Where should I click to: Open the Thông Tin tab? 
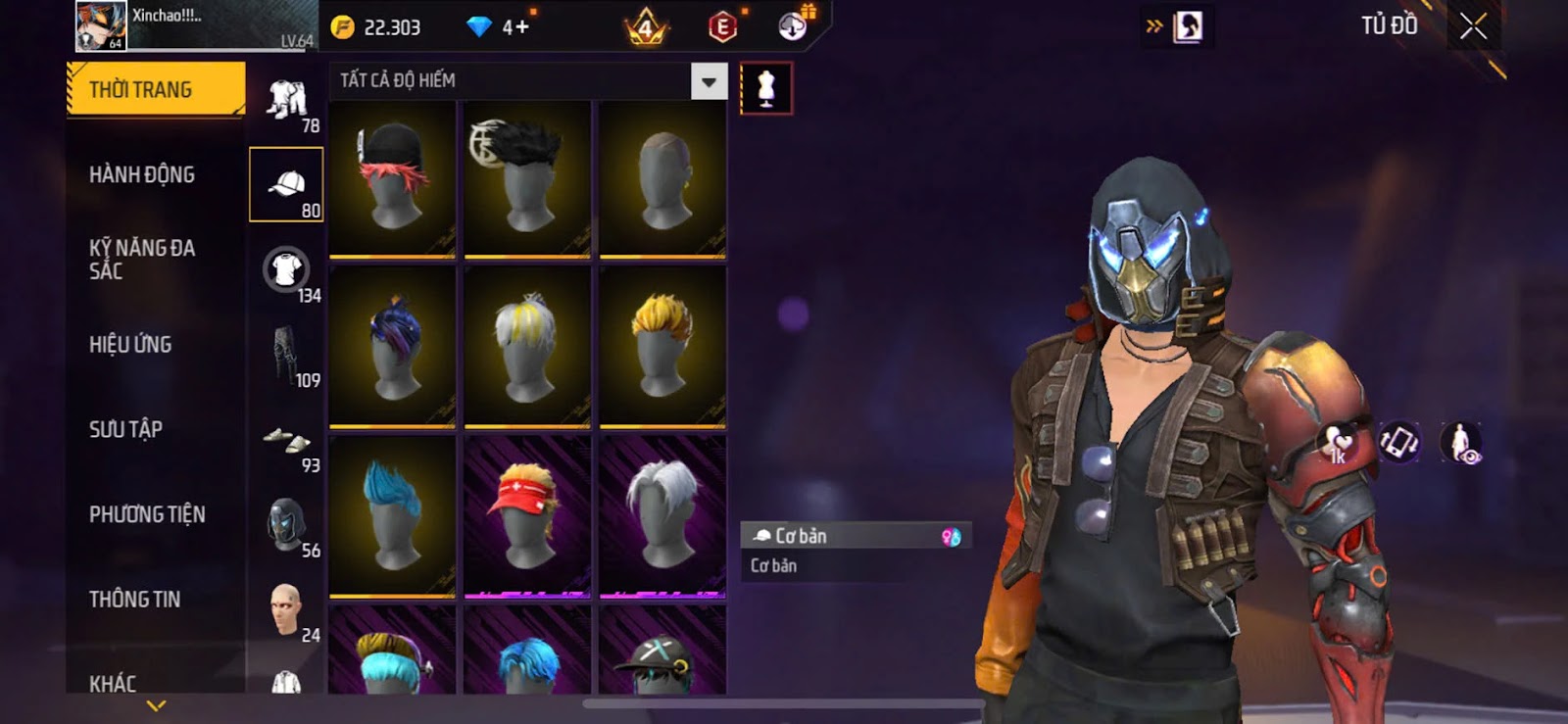(x=134, y=599)
